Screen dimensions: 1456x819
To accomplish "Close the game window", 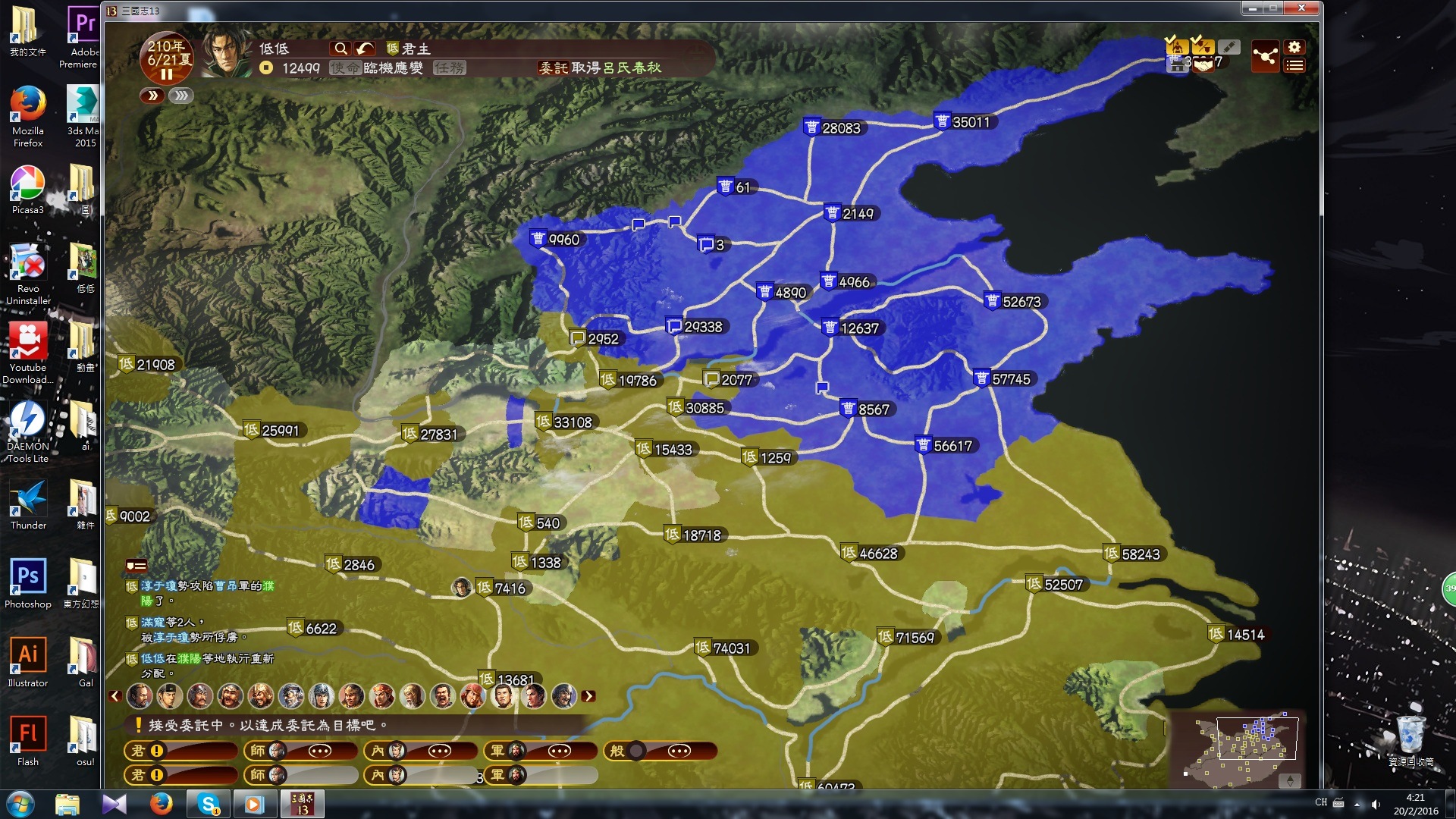I will [x=1301, y=8].
